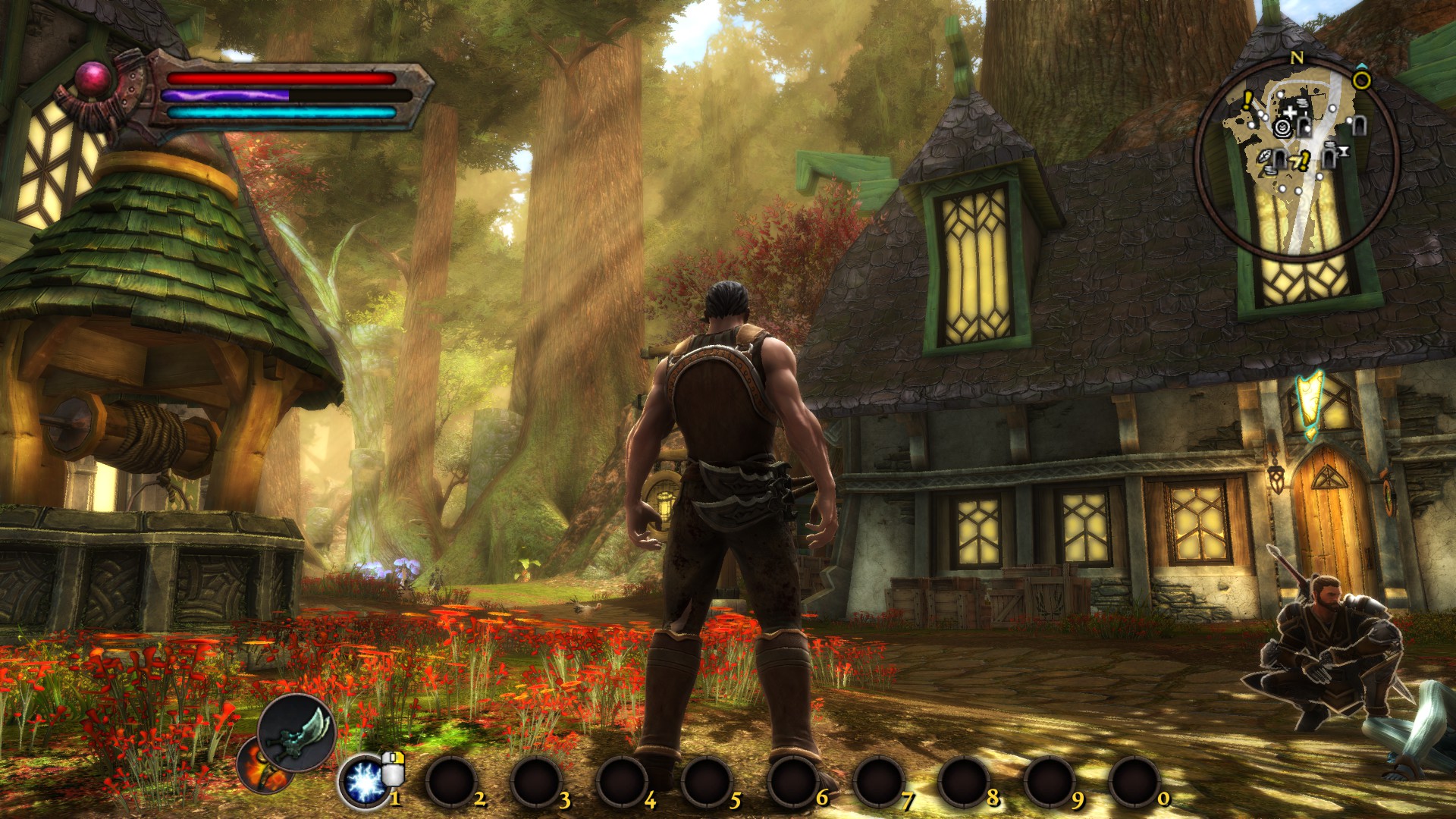Screen dimensions: 1456x819
Task: Click the yellow ring objective marker on minimap
Action: pos(1362,80)
